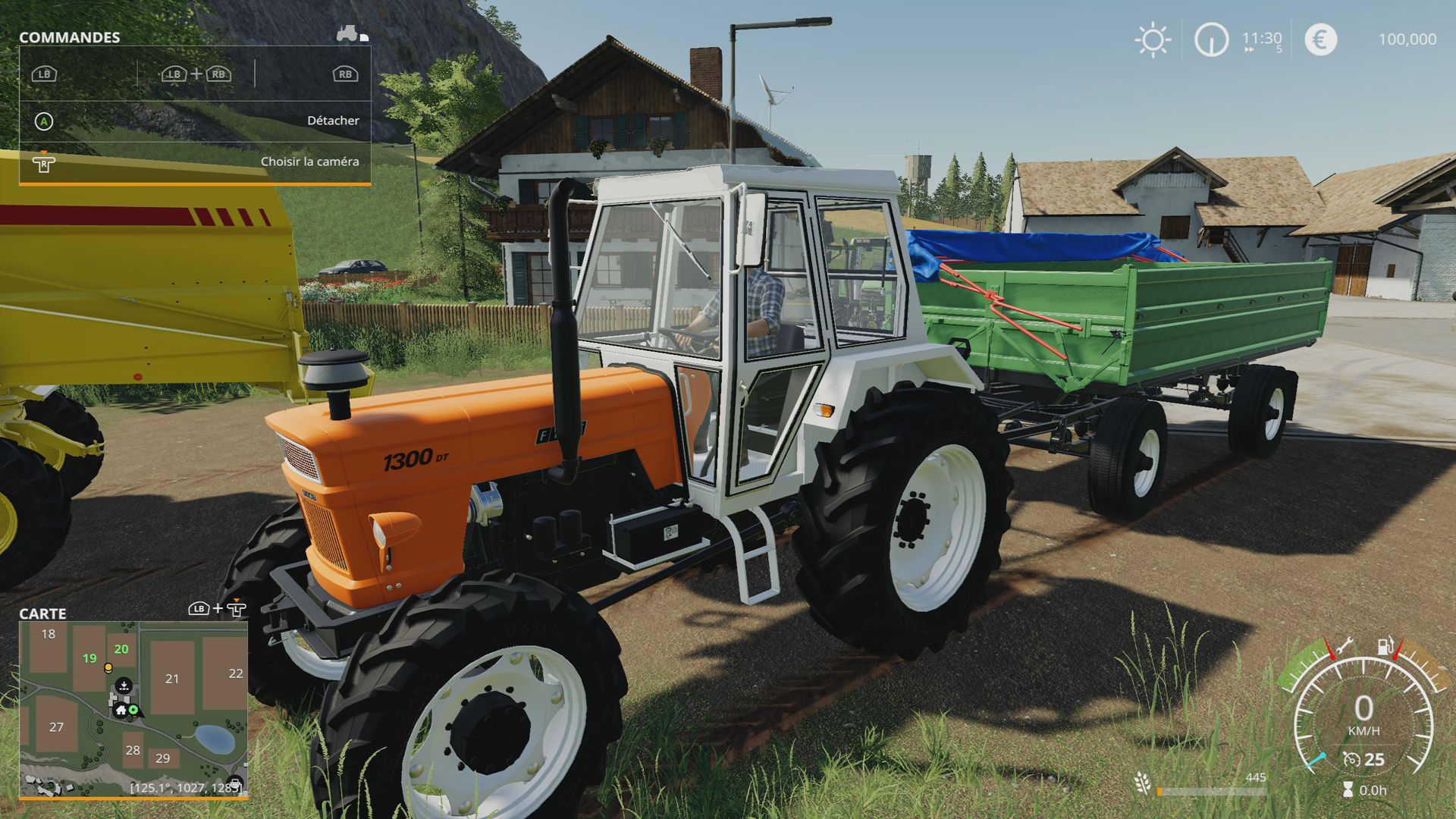
Task: Click the COMMANDES panel header
Action: (70, 36)
